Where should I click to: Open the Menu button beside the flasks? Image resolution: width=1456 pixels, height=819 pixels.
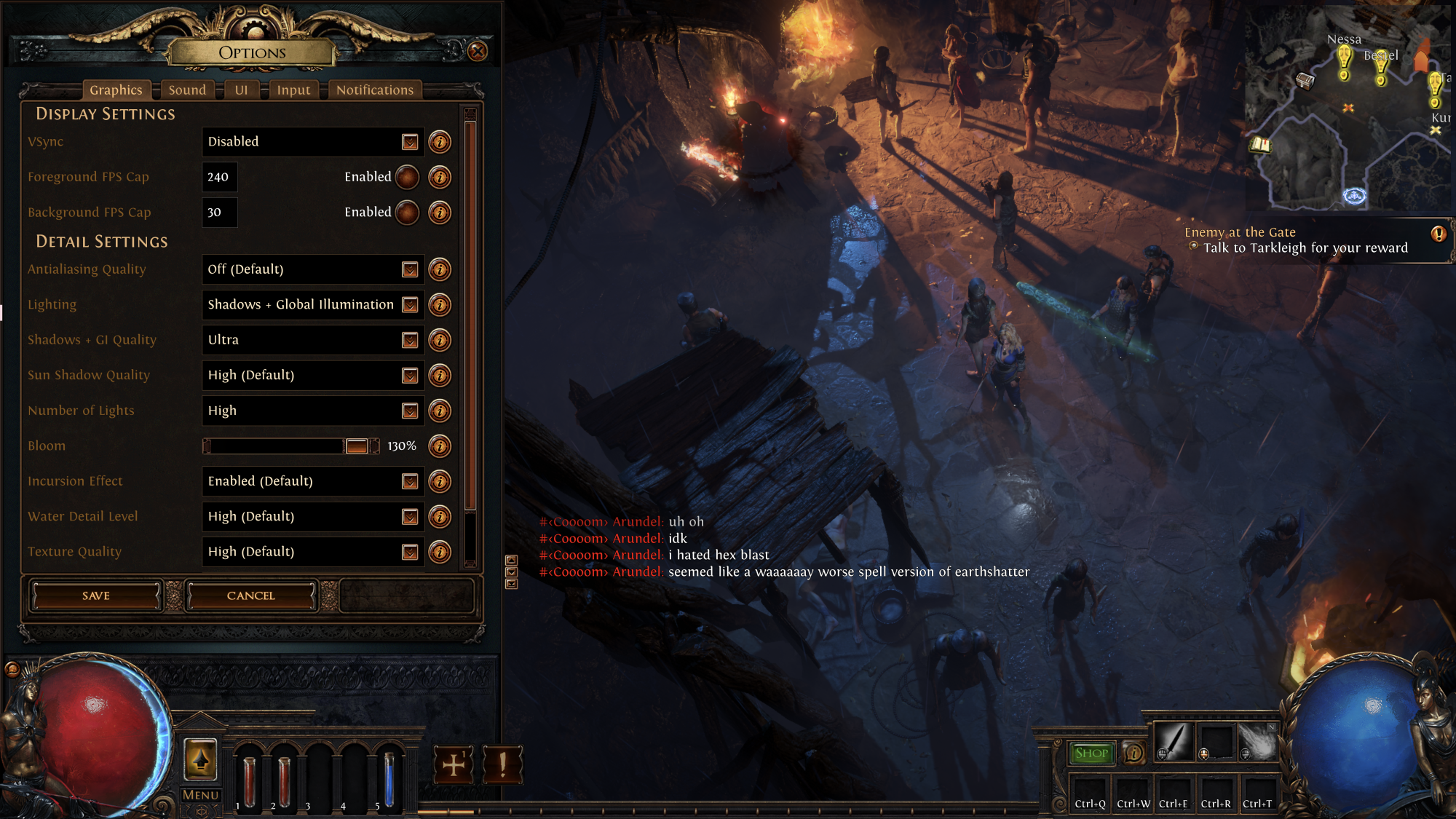200,795
